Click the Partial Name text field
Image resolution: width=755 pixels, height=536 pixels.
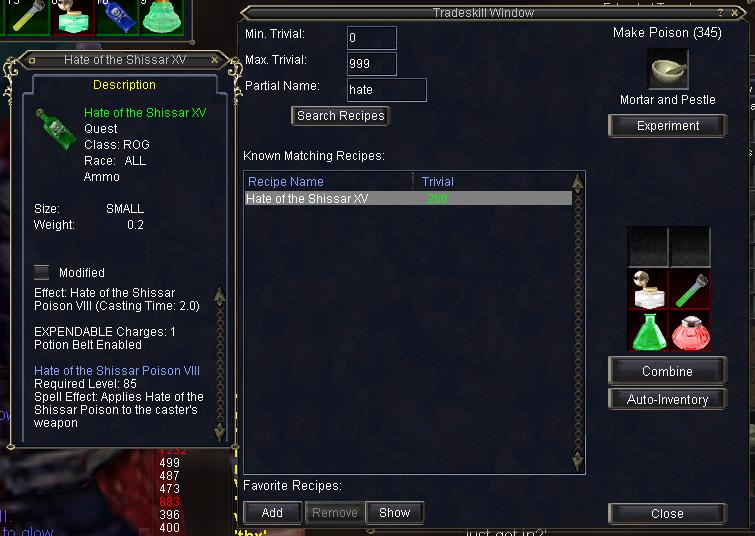click(x=387, y=90)
